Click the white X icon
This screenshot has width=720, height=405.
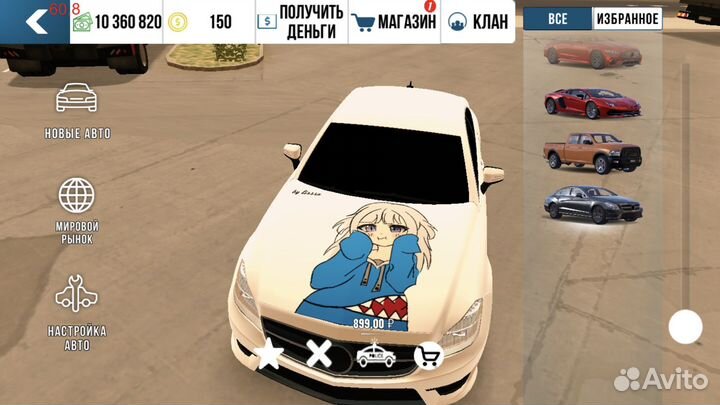319,354
